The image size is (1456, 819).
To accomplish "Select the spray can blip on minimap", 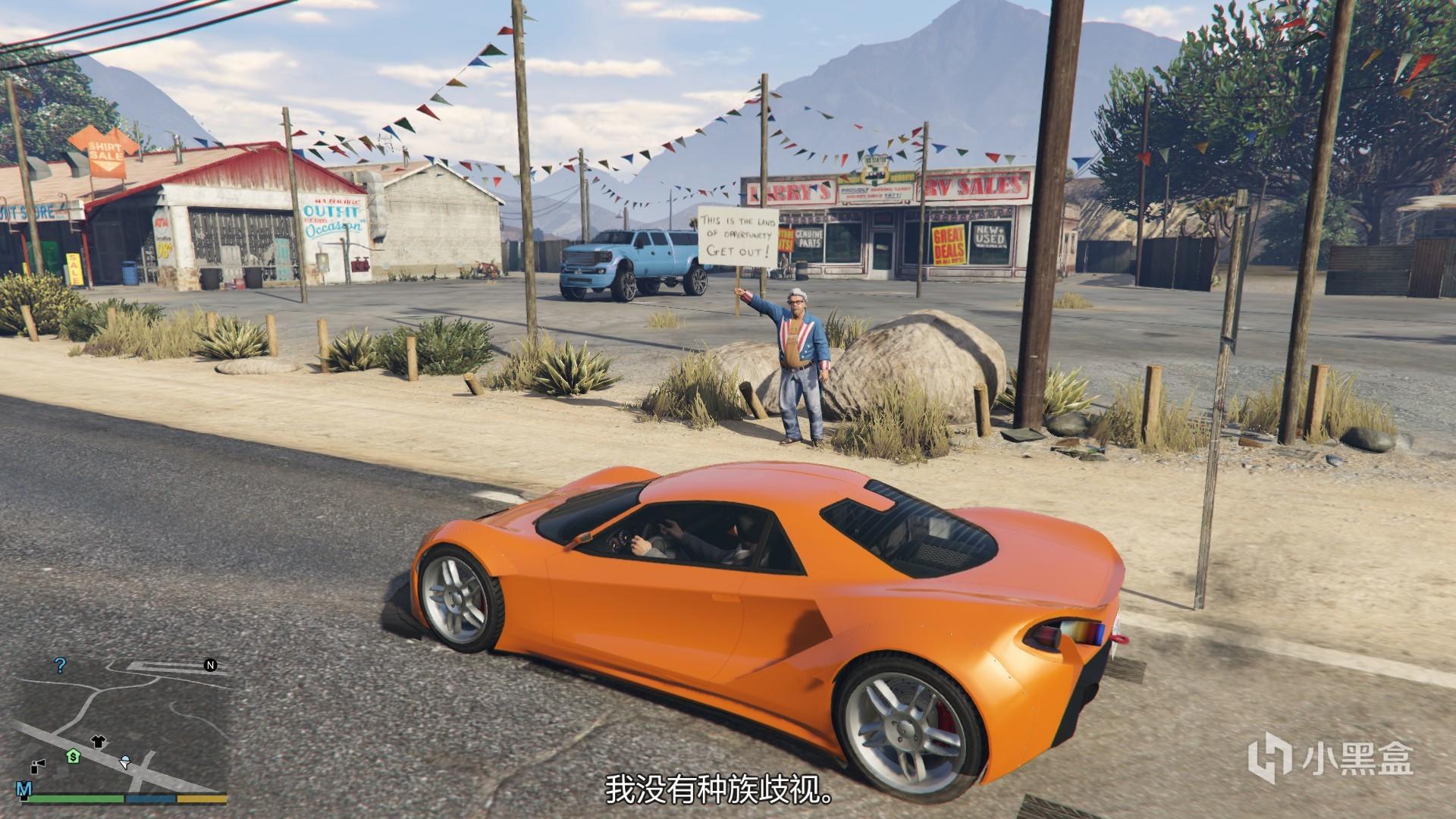I will (x=39, y=766).
